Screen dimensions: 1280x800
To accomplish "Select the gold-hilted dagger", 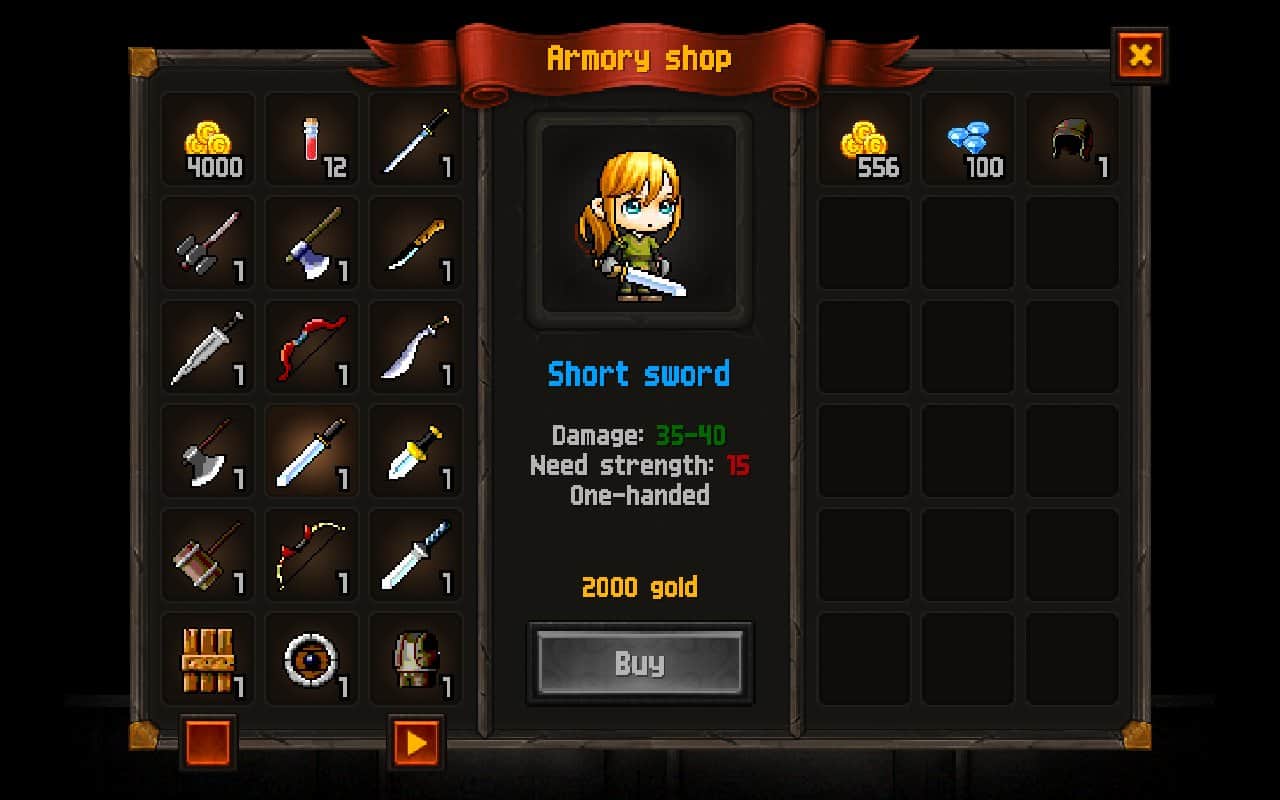I will [415, 453].
